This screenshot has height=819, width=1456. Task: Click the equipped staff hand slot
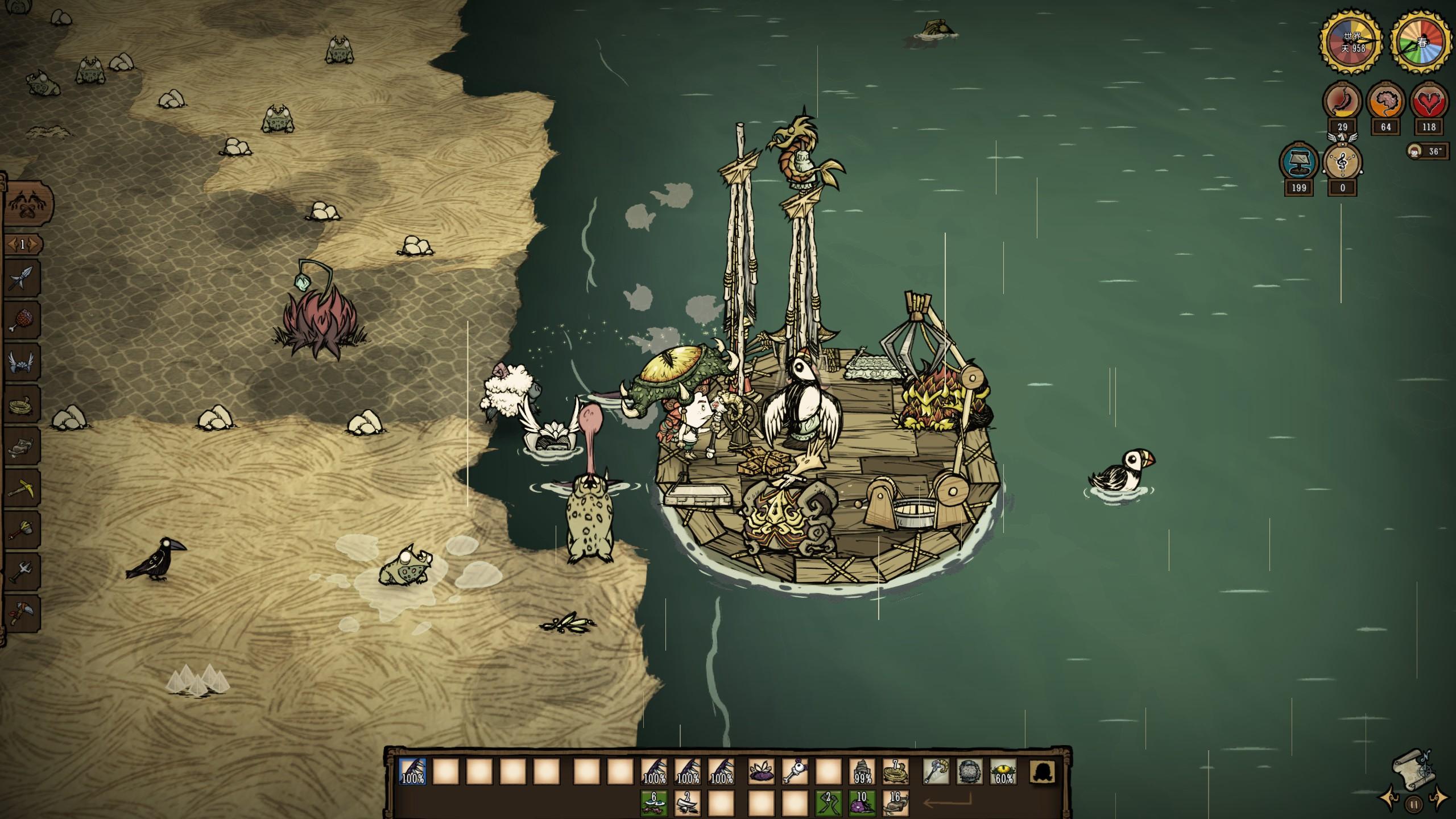pos(936,772)
